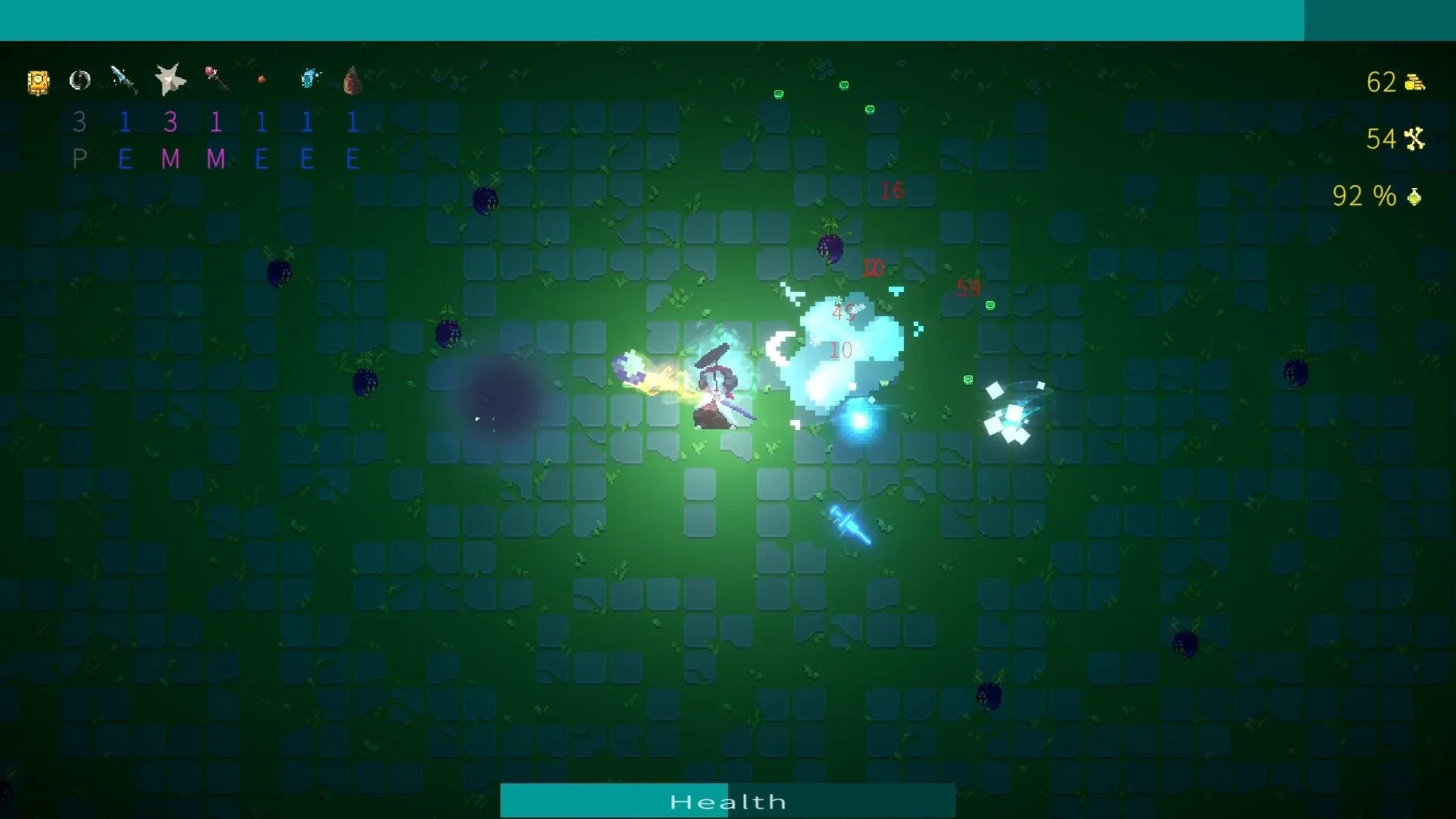Viewport: 1456px width, 819px height.
Task: Select the golden tome inventory icon
Action: (38, 82)
